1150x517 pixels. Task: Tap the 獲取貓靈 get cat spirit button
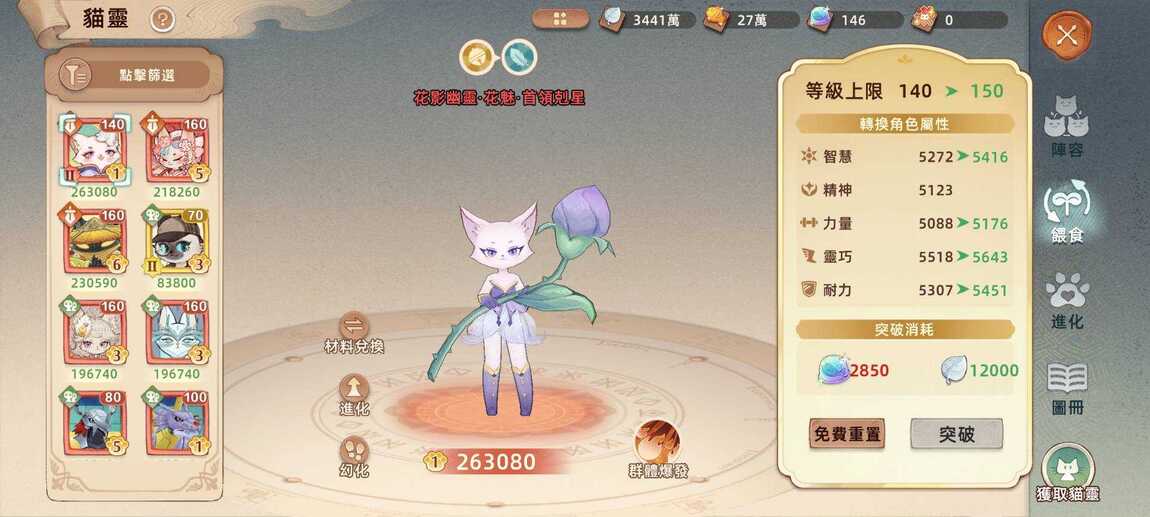tap(1068, 472)
